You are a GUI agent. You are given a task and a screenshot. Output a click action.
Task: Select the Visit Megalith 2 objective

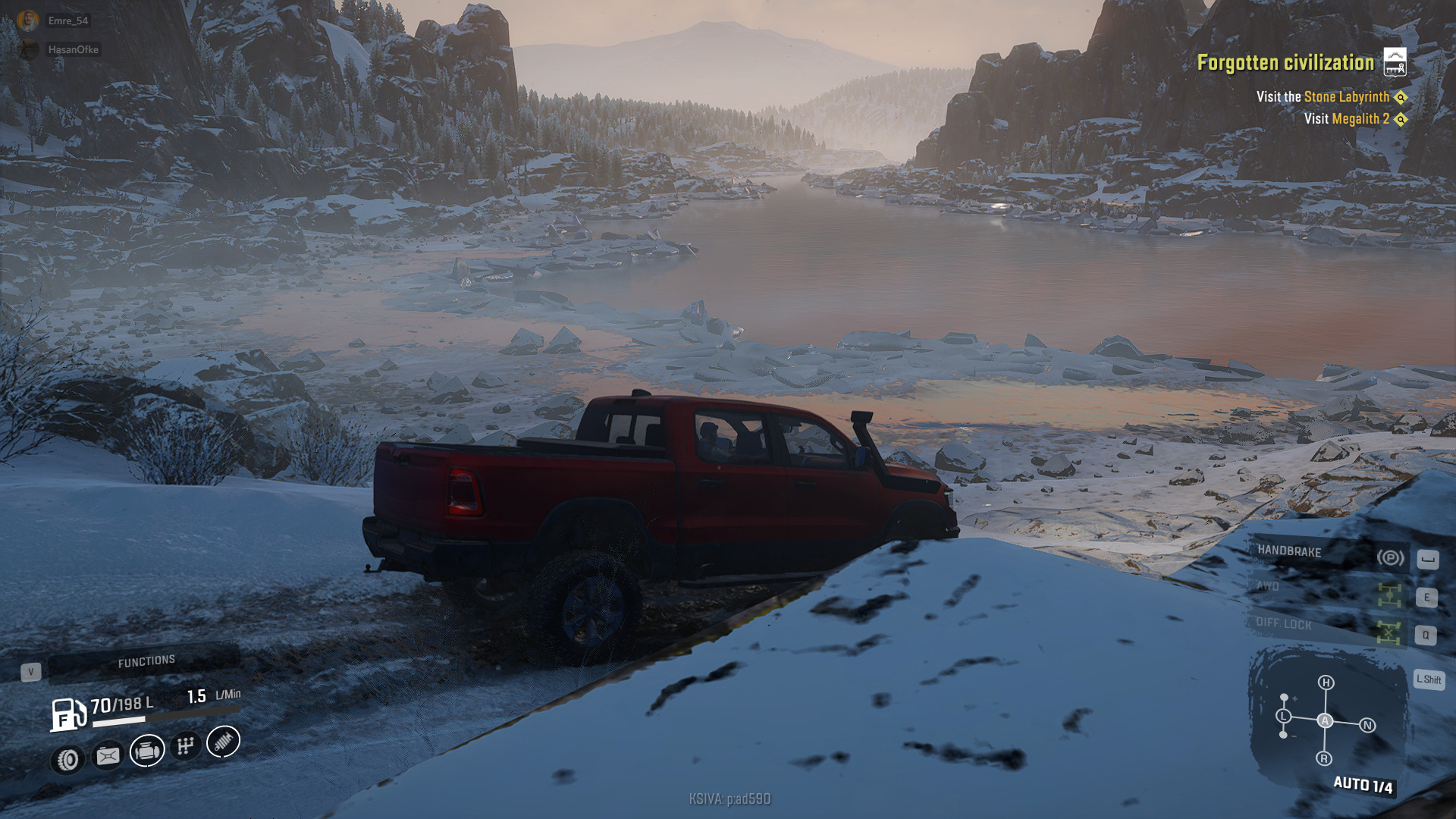pos(1347,119)
